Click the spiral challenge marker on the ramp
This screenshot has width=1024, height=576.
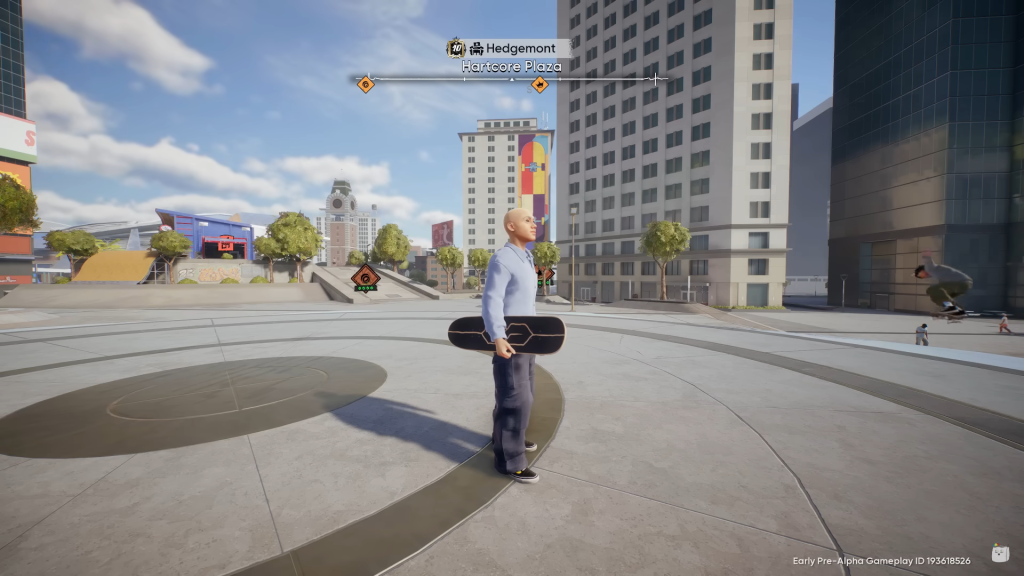click(x=365, y=277)
